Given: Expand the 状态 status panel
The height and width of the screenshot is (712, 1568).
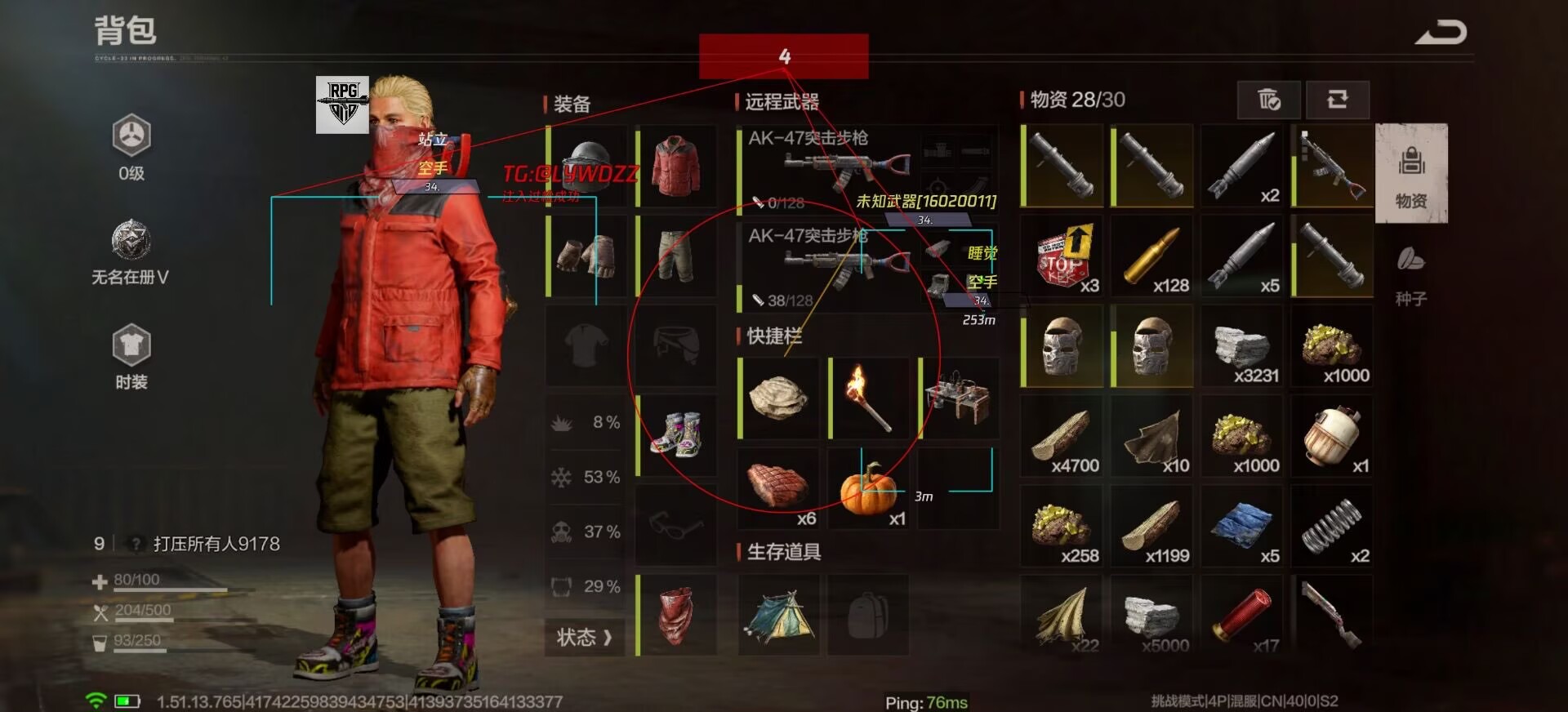Looking at the screenshot, I should 585,637.
